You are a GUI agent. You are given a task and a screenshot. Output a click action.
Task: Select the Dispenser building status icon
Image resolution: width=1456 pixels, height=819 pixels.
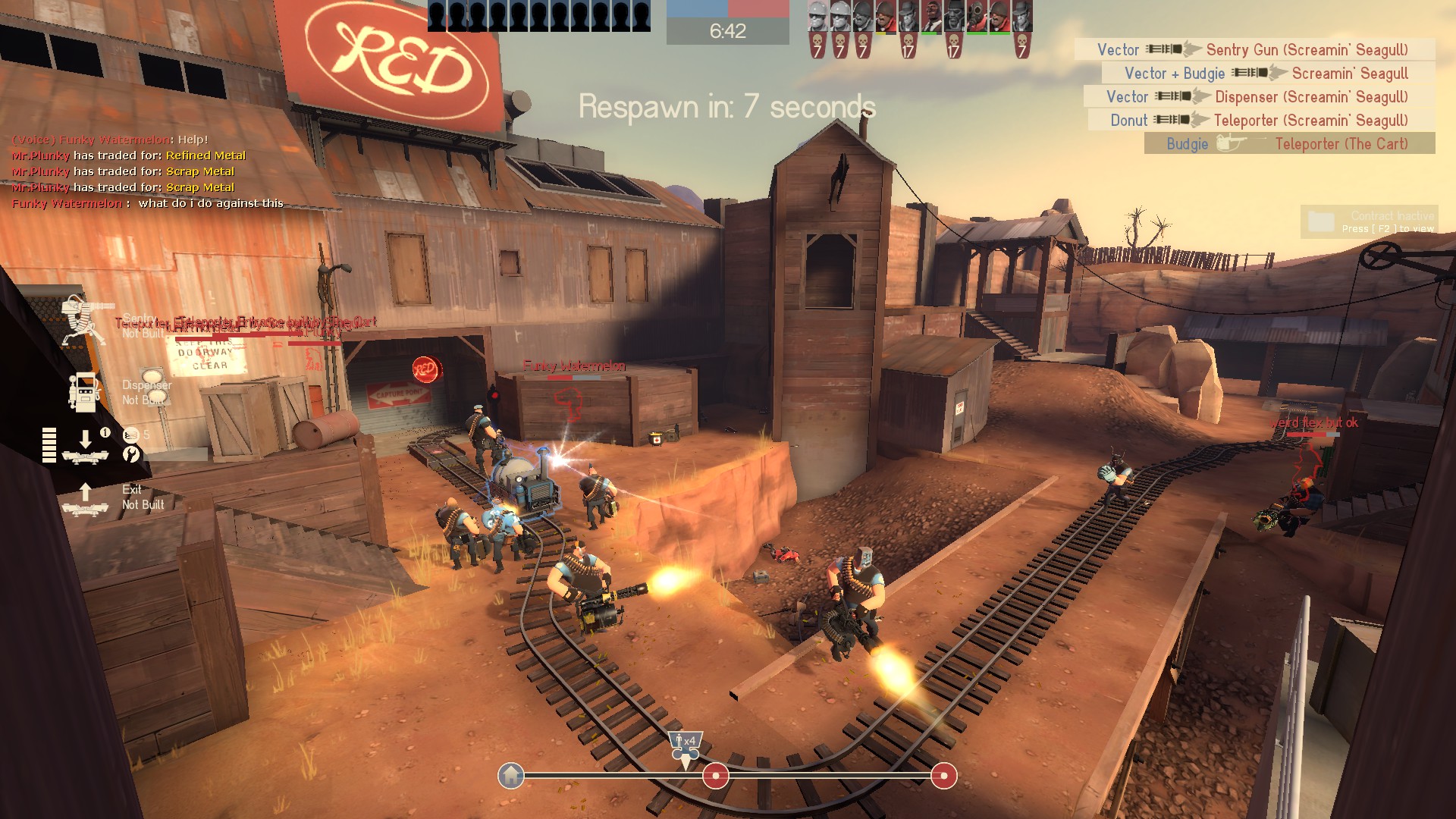(x=84, y=392)
